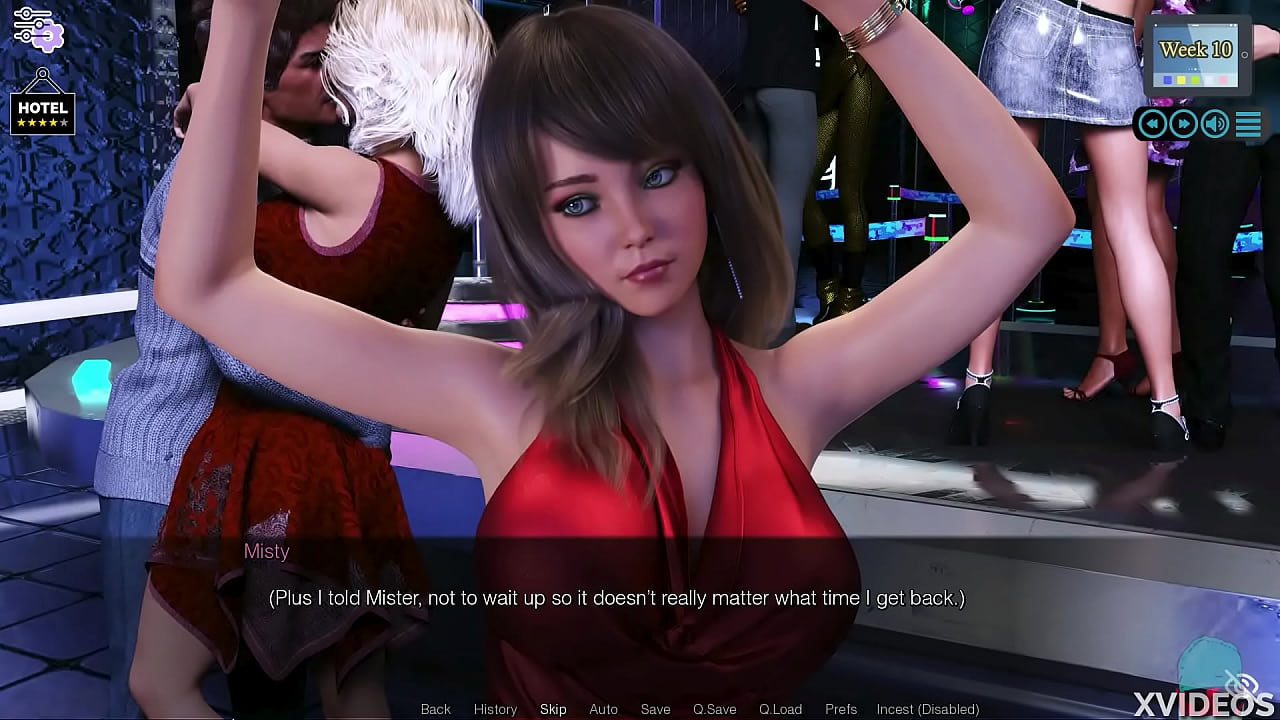Click the Back button in quick menu

[x=435, y=709]
